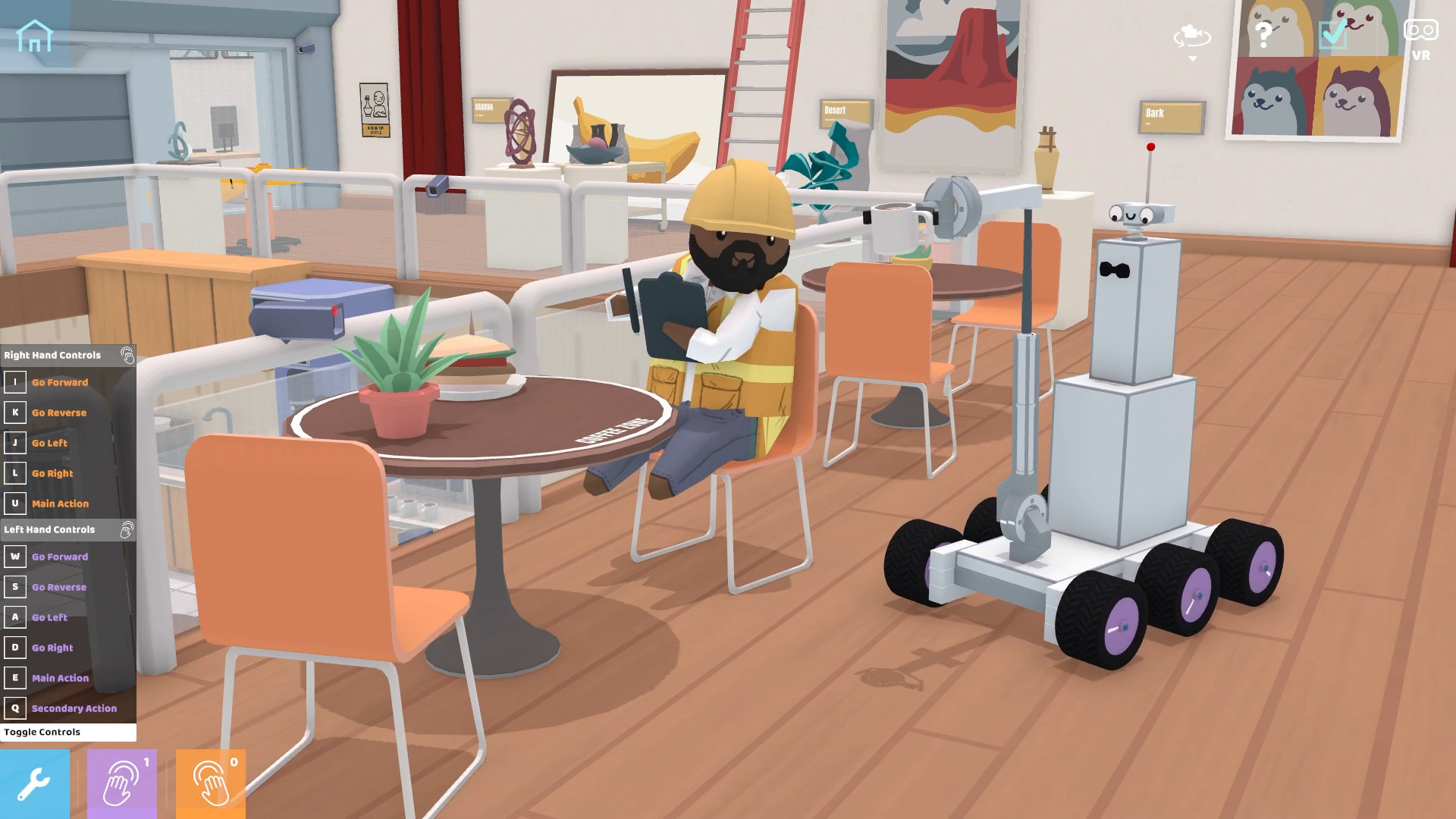1456x819 pixels.
Task: Click the teal checkmark box on the capybara artwork
Action: click(x=1332, y=33)
